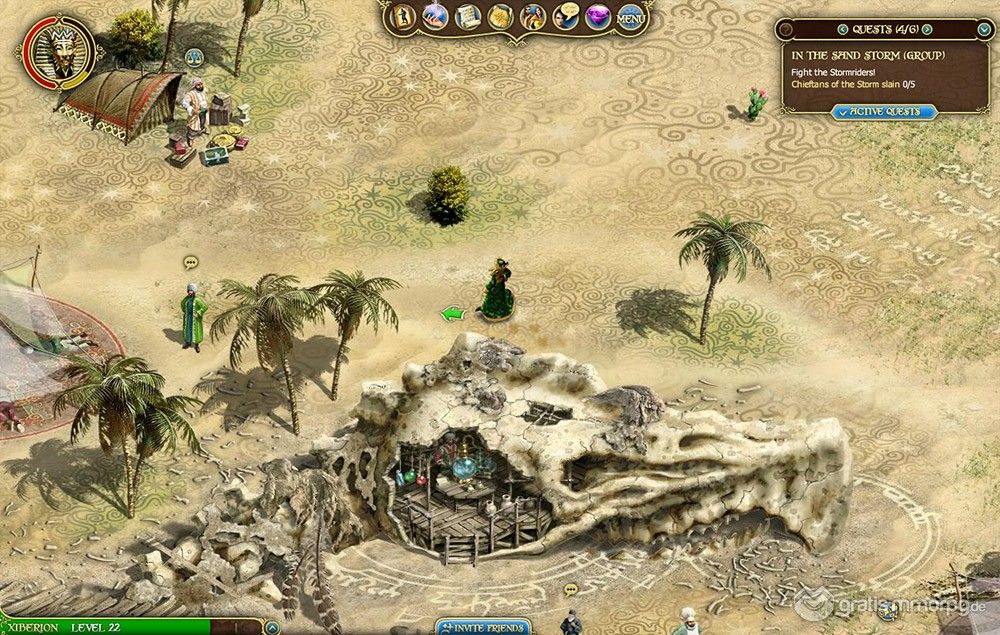Open the golden map parchment icon

(500, 17)
